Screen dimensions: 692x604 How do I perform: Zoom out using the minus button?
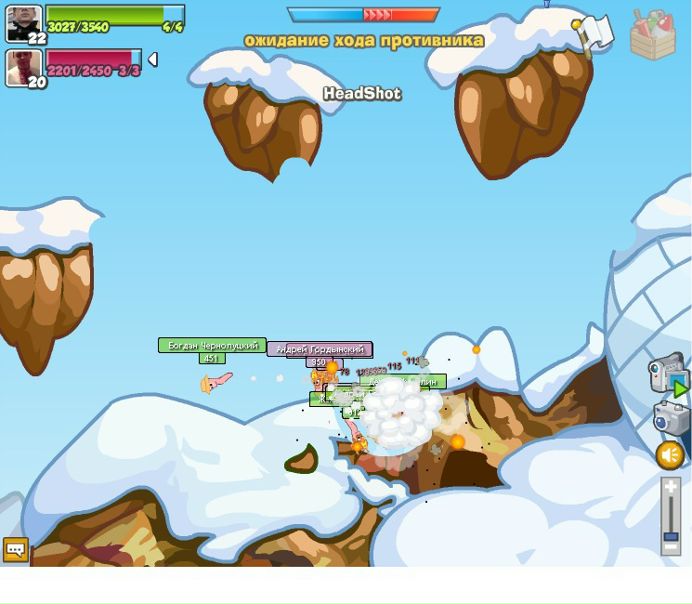(671, 549)
